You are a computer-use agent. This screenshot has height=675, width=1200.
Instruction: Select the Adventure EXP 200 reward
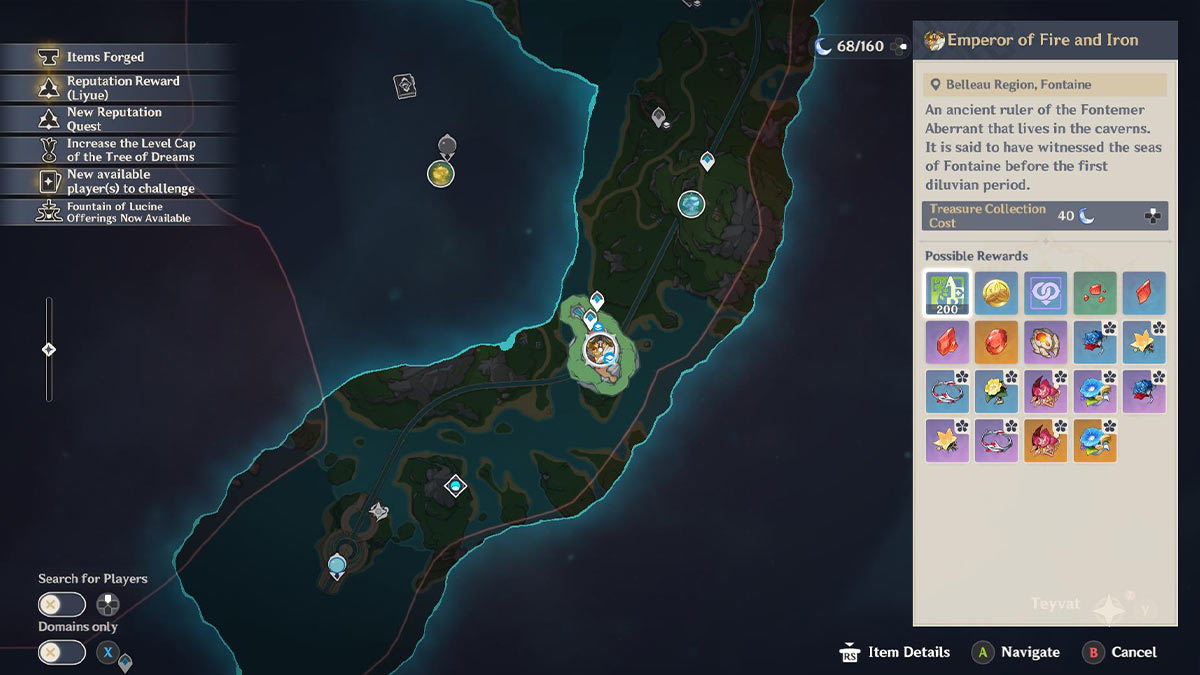click(x=946, y=294)
